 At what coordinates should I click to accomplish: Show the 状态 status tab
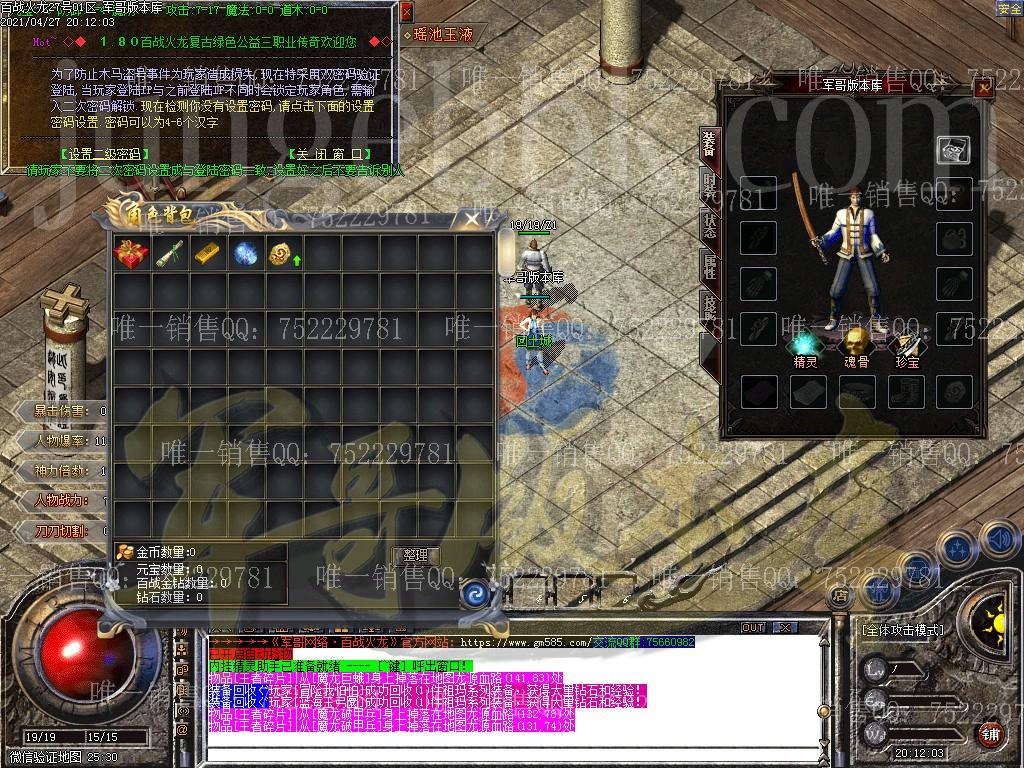click(708, 225)
